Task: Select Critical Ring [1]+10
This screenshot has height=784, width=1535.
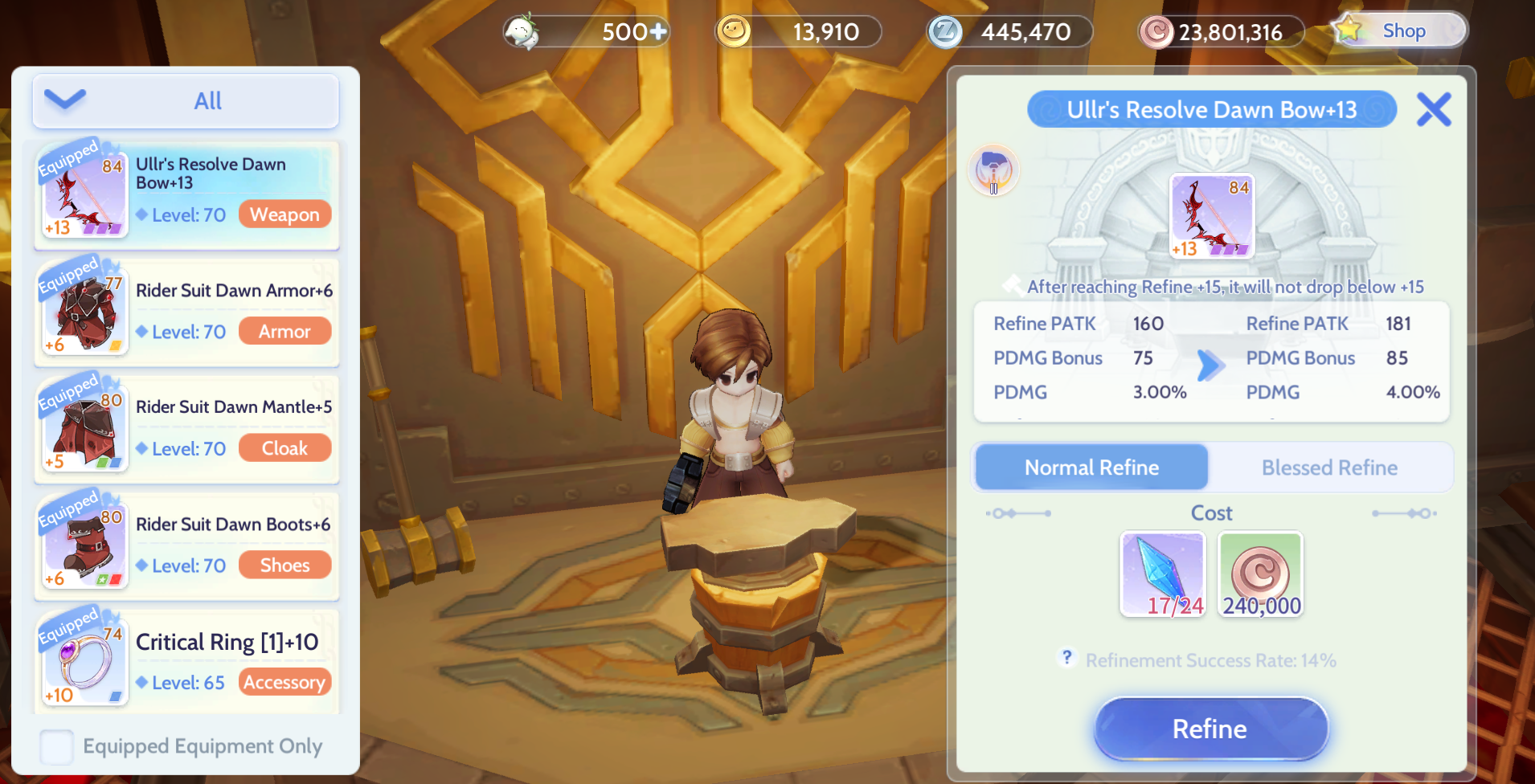Action: point(186,660)
